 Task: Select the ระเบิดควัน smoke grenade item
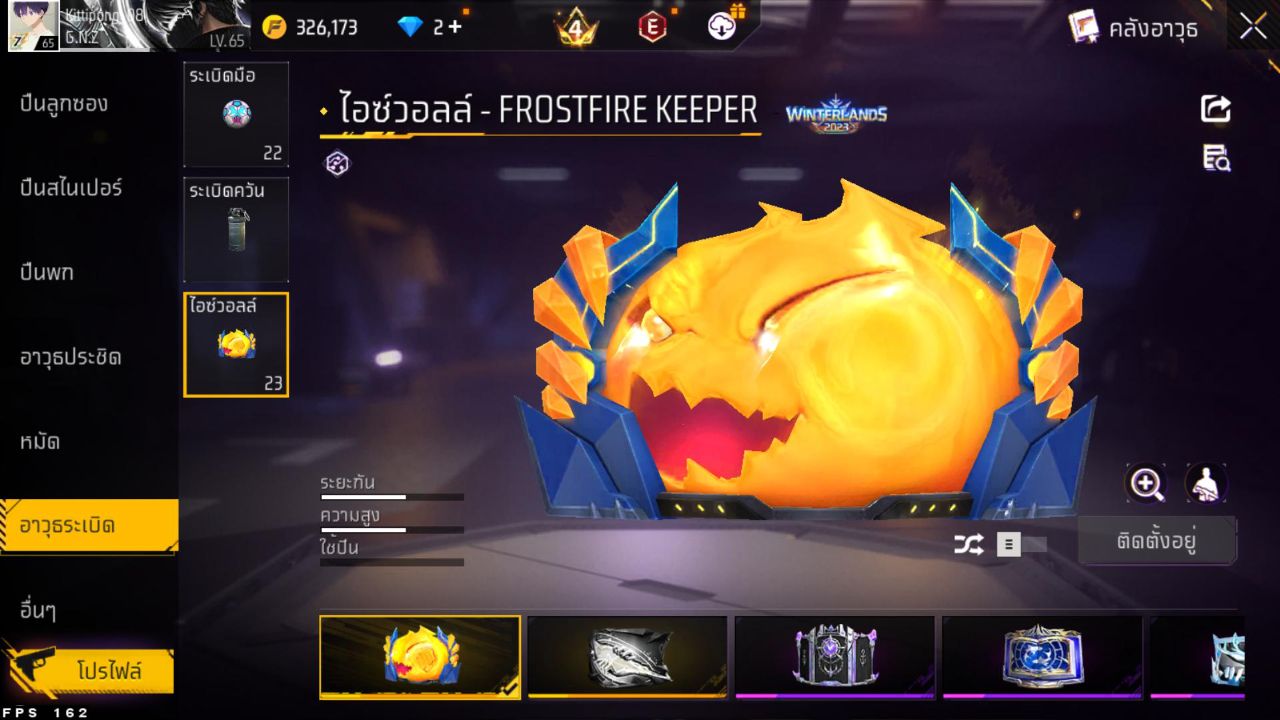(x=236, y=229)
